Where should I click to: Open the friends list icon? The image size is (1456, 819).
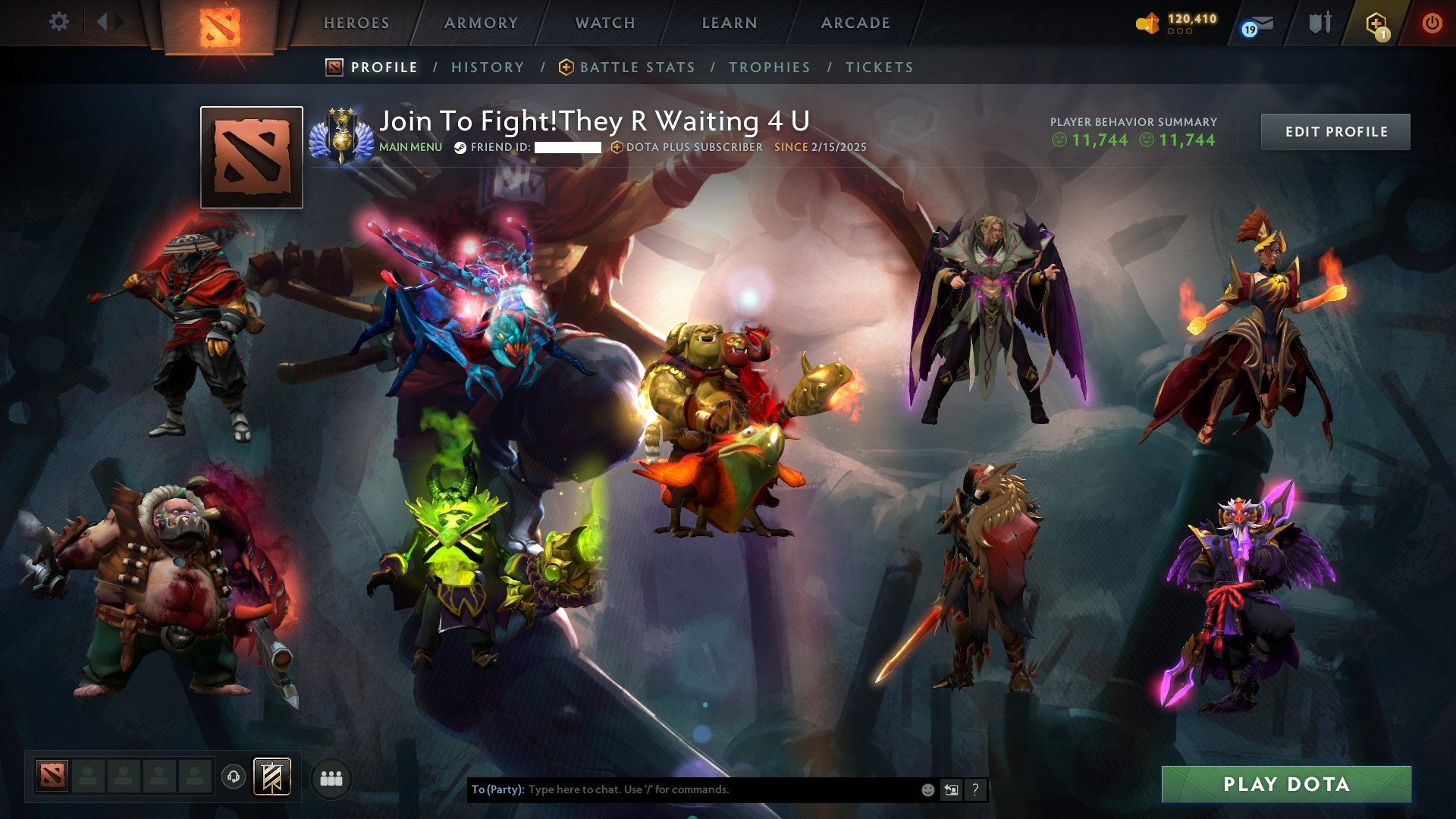[x=329, y=778]
